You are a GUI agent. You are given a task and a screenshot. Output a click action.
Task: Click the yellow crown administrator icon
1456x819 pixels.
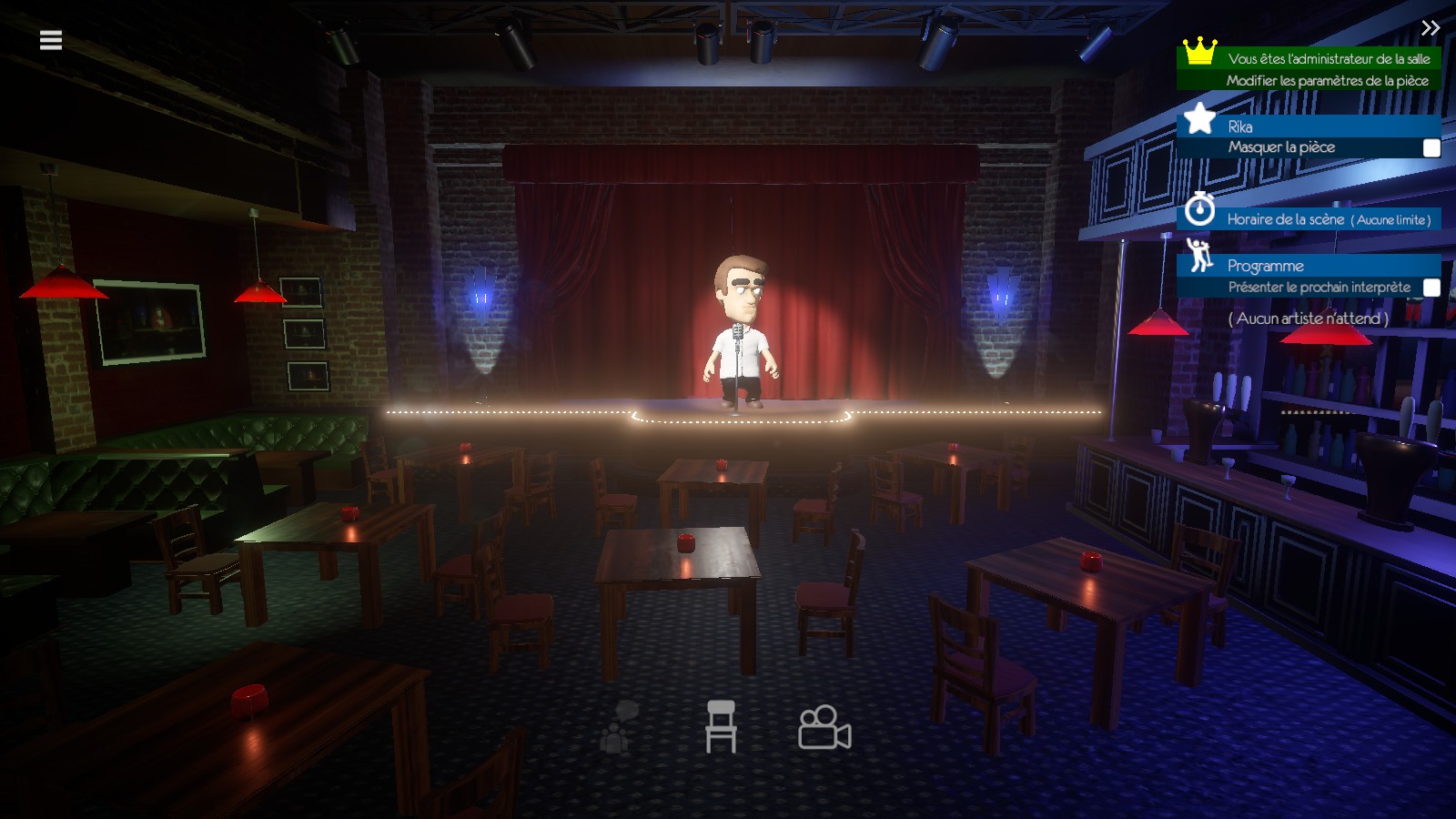coord(1201,54)
